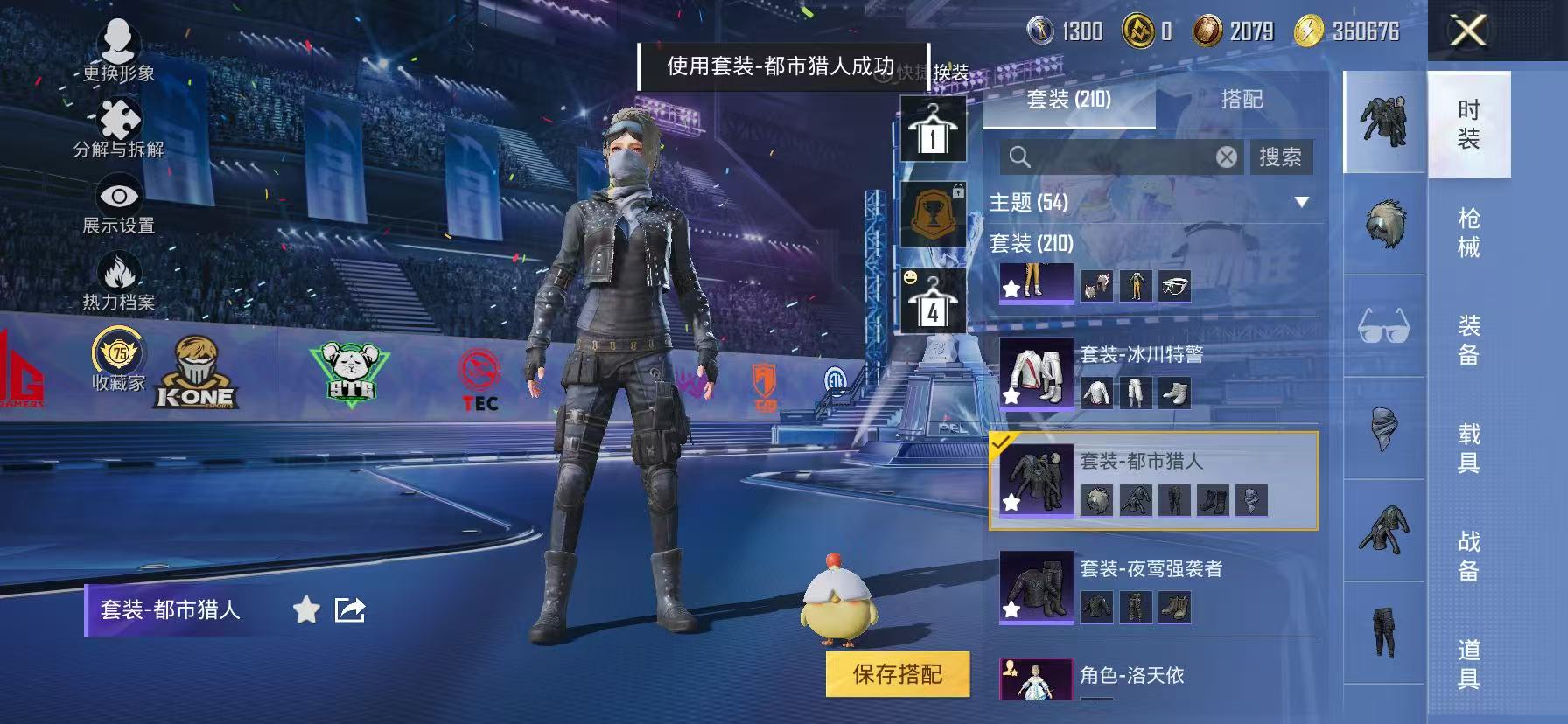
Task: Switch to the 搭配 tab
Action: click(1242, 100)
